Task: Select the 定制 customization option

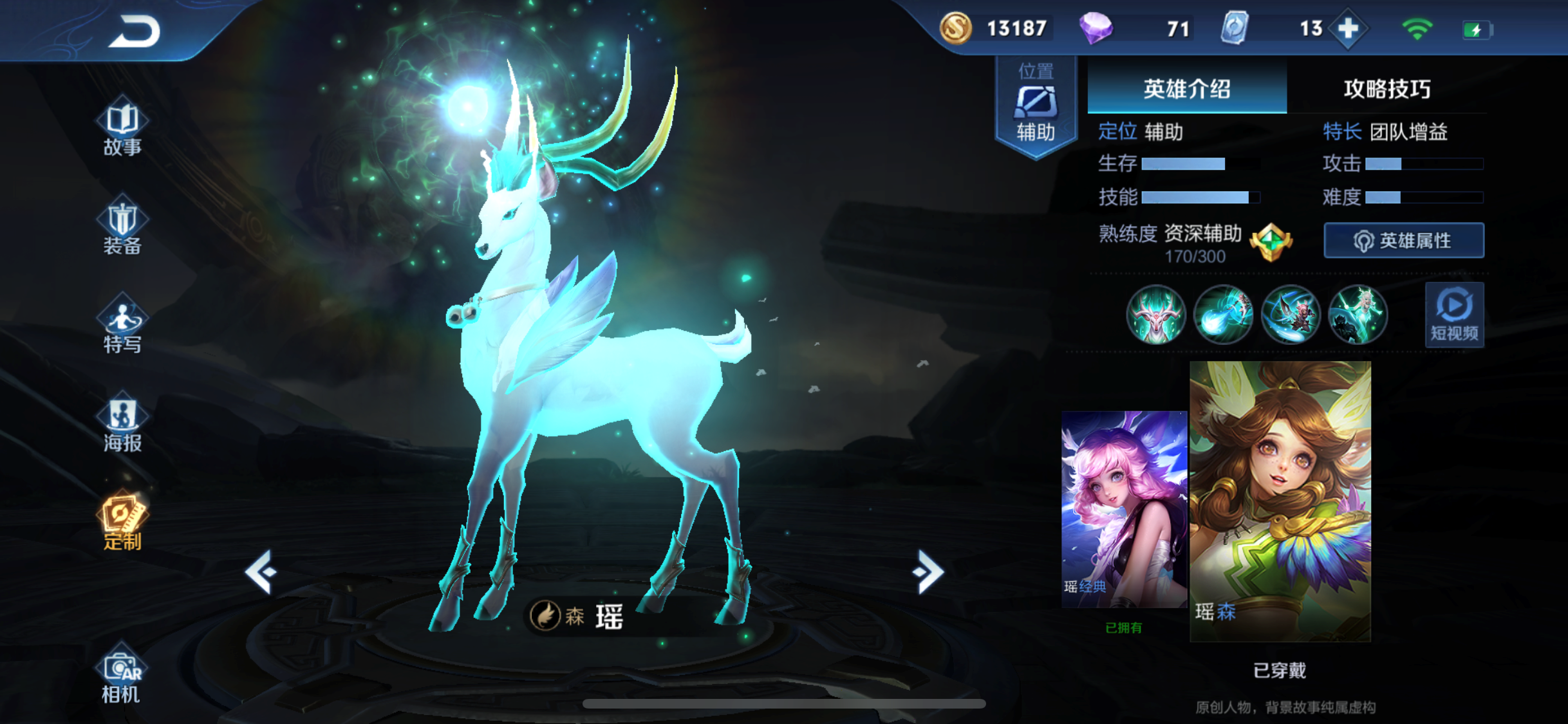Action: click(x=122, y=523)
